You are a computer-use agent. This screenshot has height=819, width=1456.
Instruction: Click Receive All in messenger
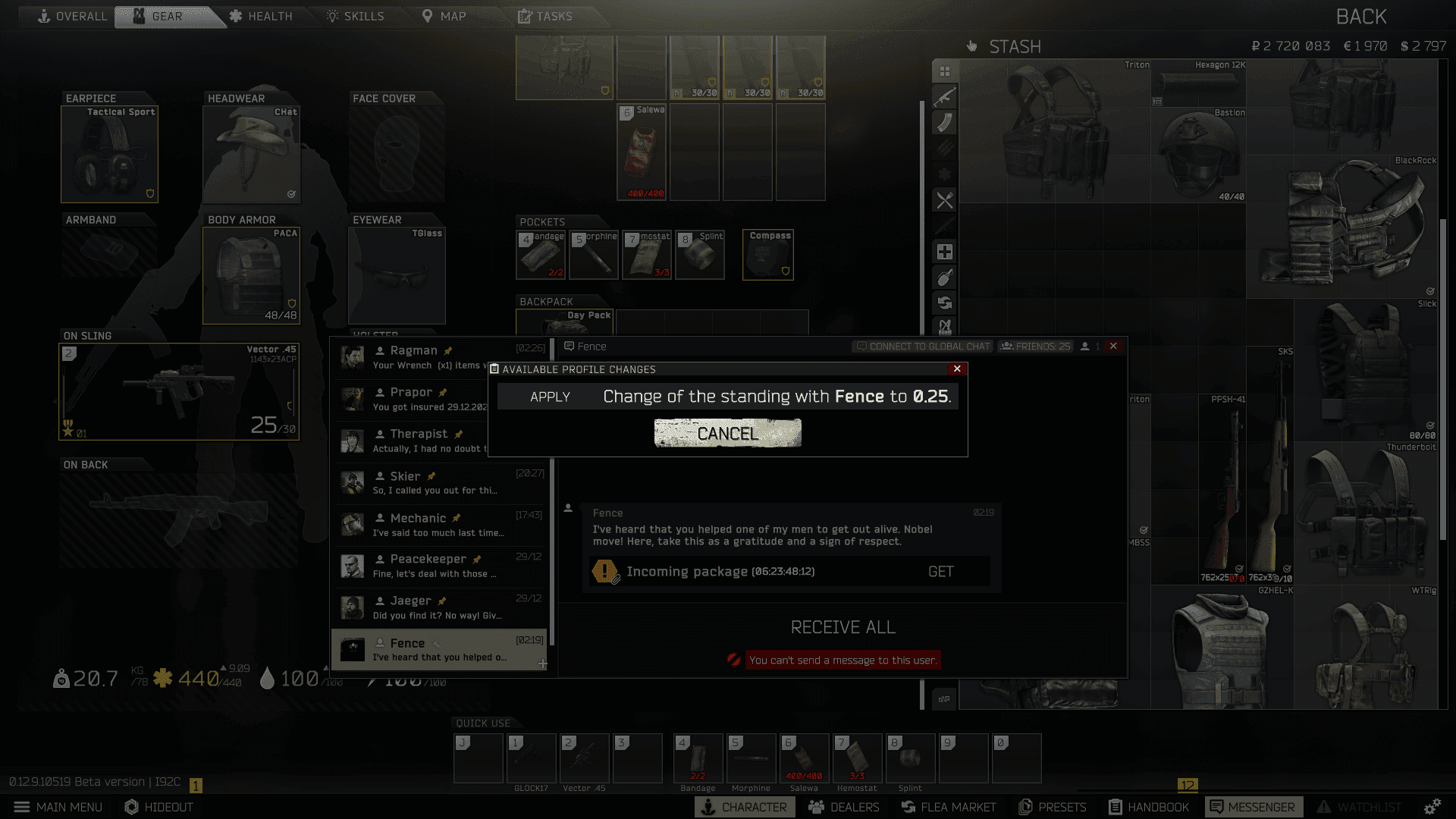point(843,627)
